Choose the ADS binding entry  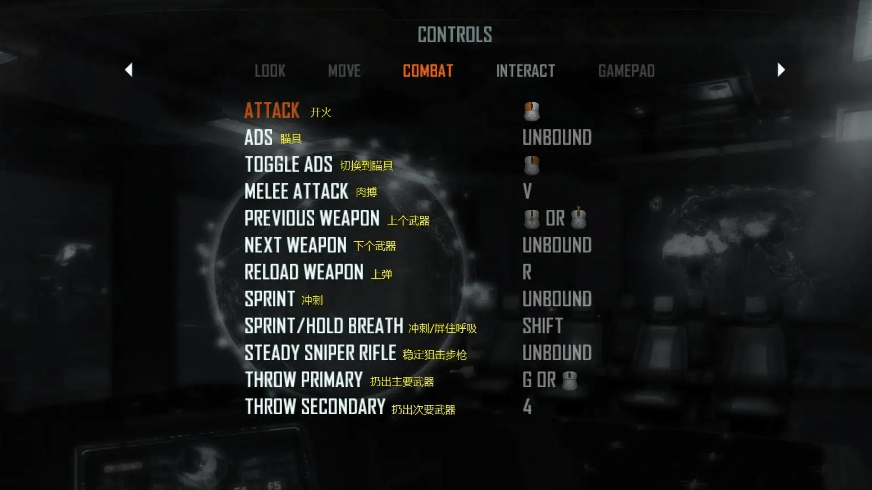[259, 138]
